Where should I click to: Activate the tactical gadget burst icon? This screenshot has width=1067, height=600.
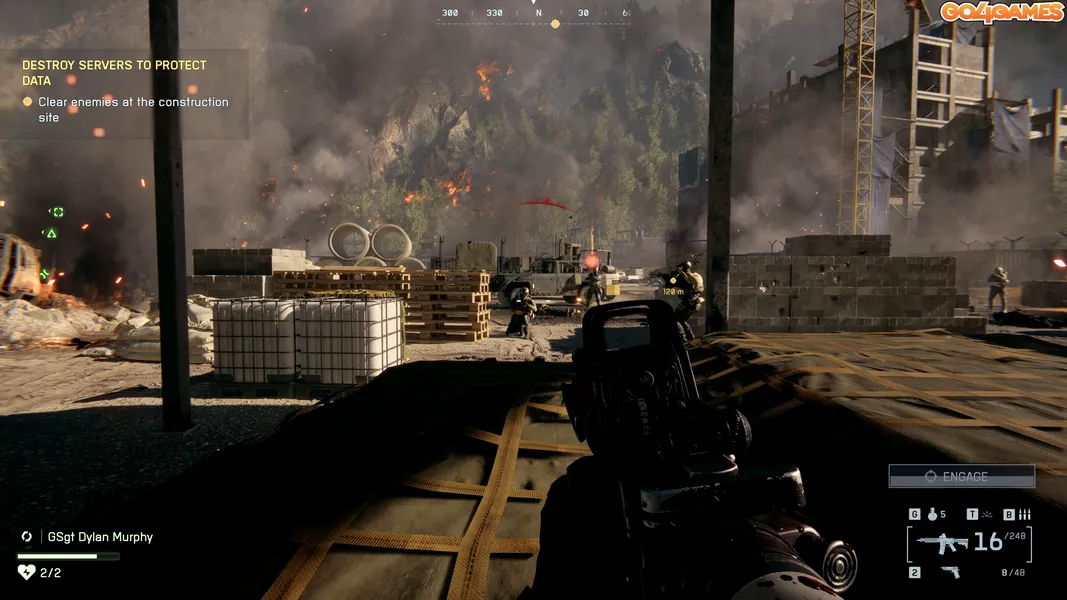988,515
